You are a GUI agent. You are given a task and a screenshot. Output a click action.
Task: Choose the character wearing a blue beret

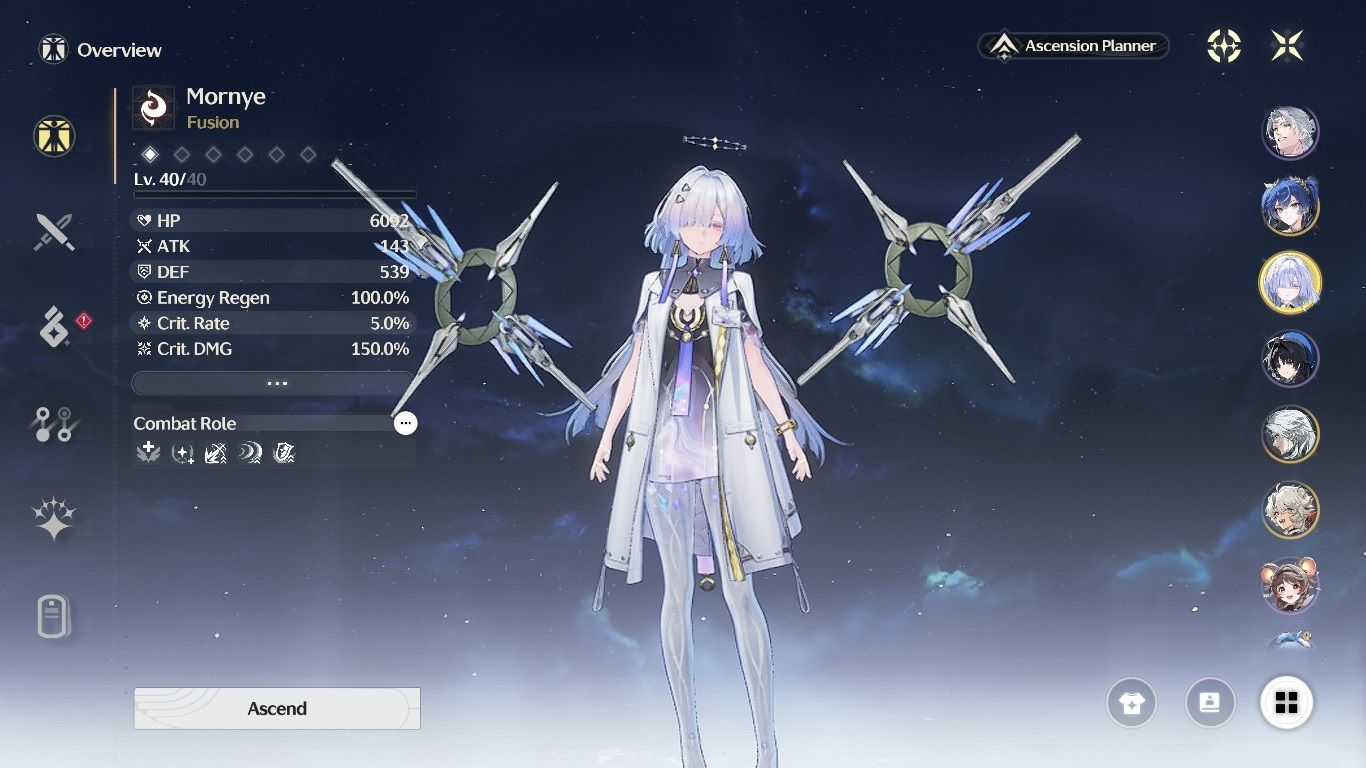coord(1290,359)
